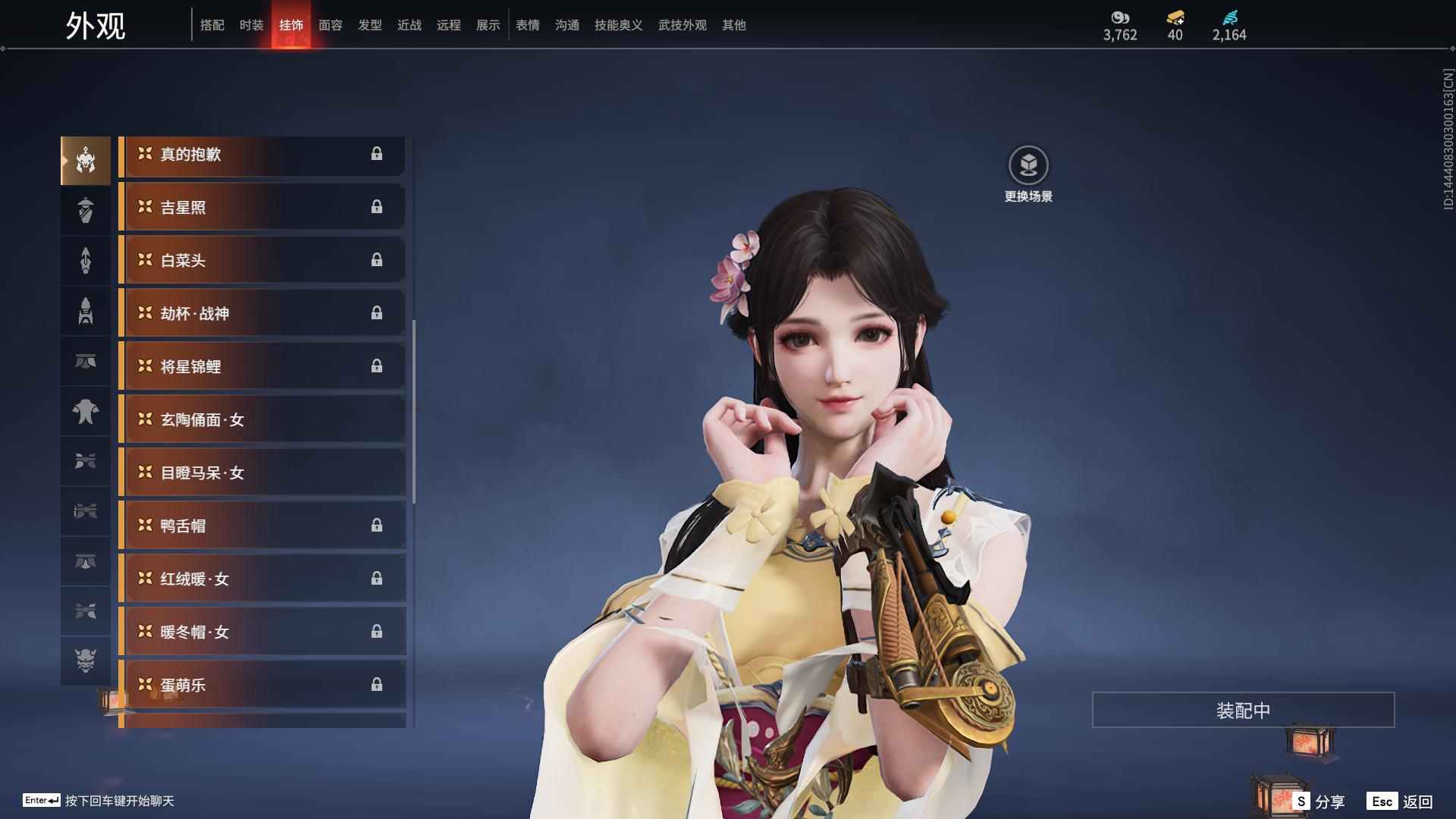Select the 真的抱歉 accessory entry
Image resolution: width=1456 pixels, height=819 pixels.
pos(262,155)
